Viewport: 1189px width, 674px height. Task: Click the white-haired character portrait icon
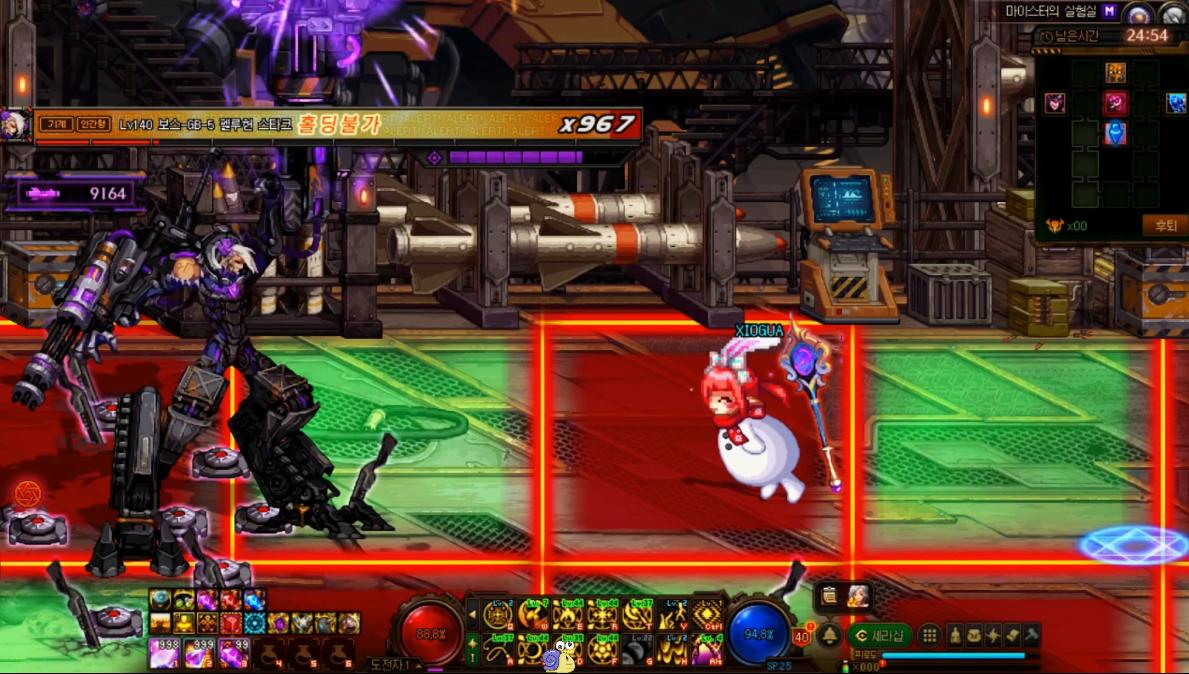pyautogui.click(x=858, y=597)
